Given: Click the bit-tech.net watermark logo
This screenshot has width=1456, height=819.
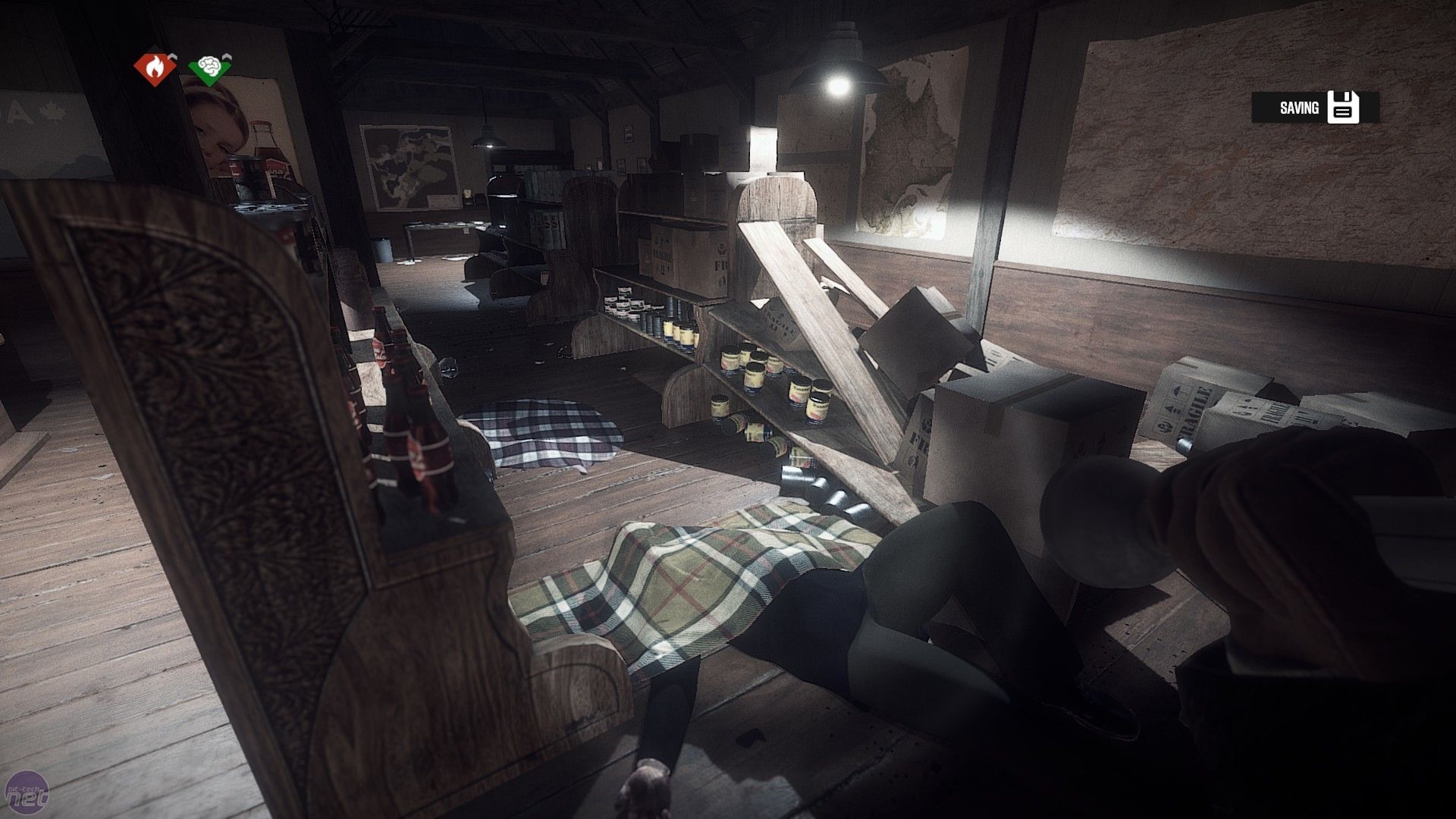Looking at the screenshot, I should click(27, 795).
